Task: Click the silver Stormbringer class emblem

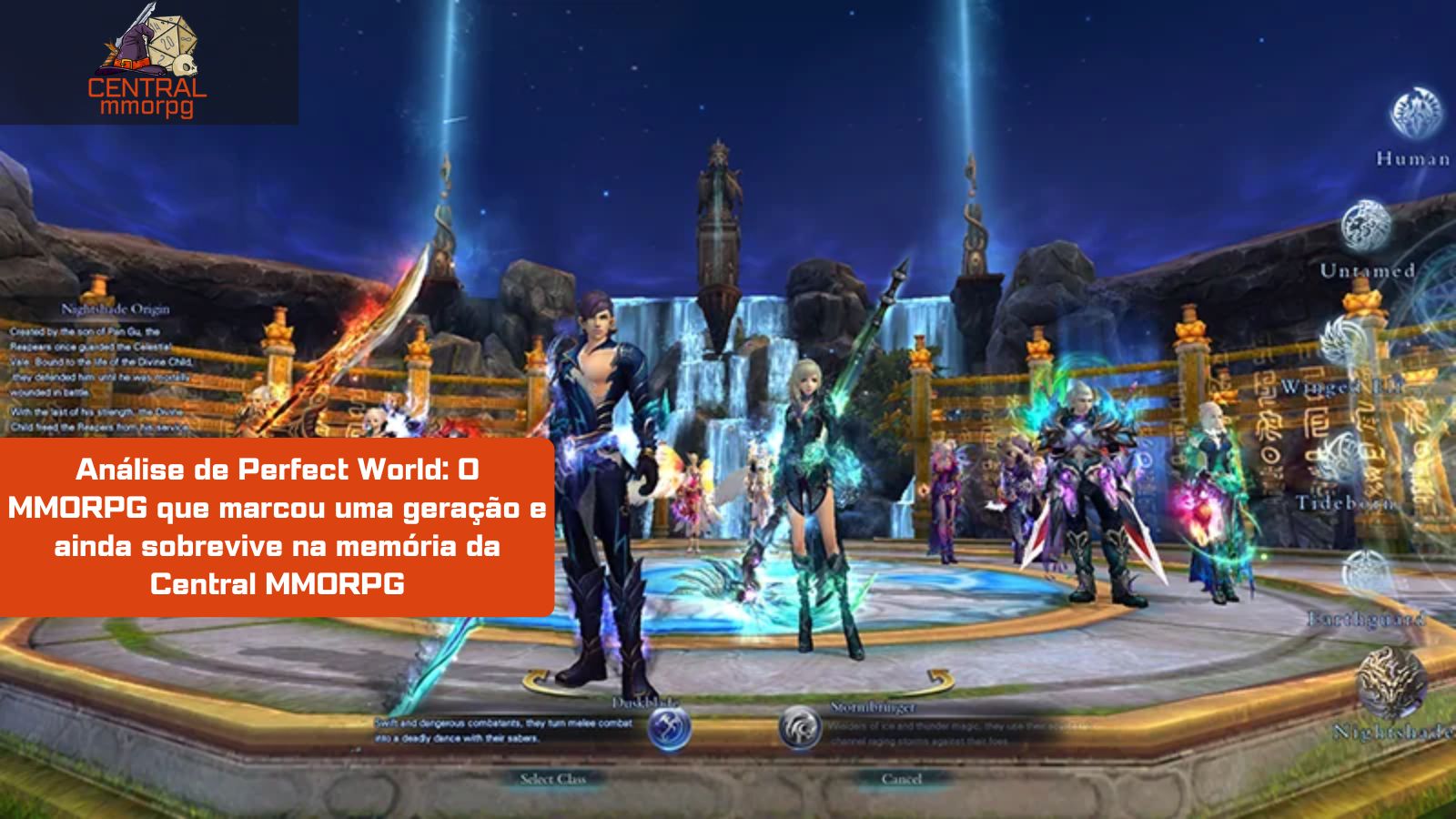Action: pyautogui.click(x=801, y=728)
